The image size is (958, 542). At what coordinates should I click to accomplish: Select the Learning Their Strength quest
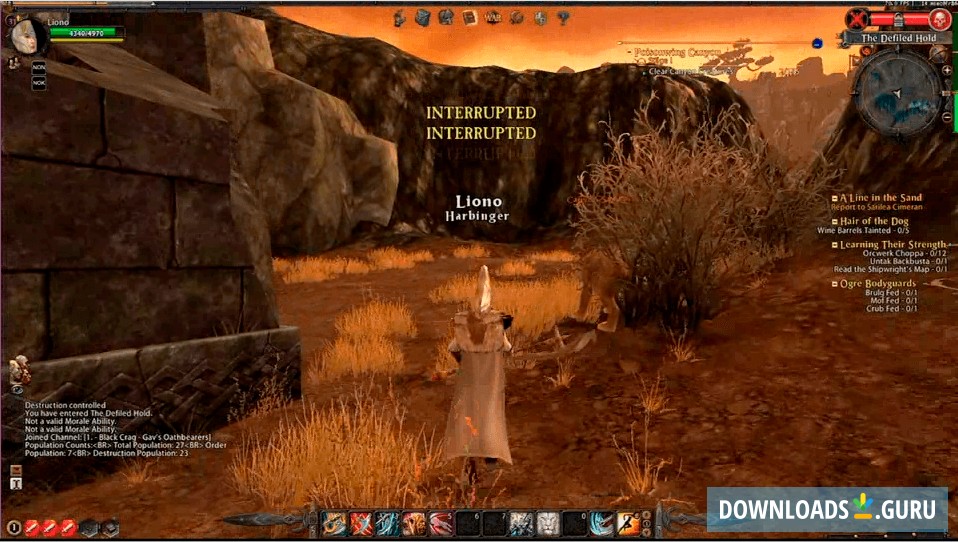point(892,245)
